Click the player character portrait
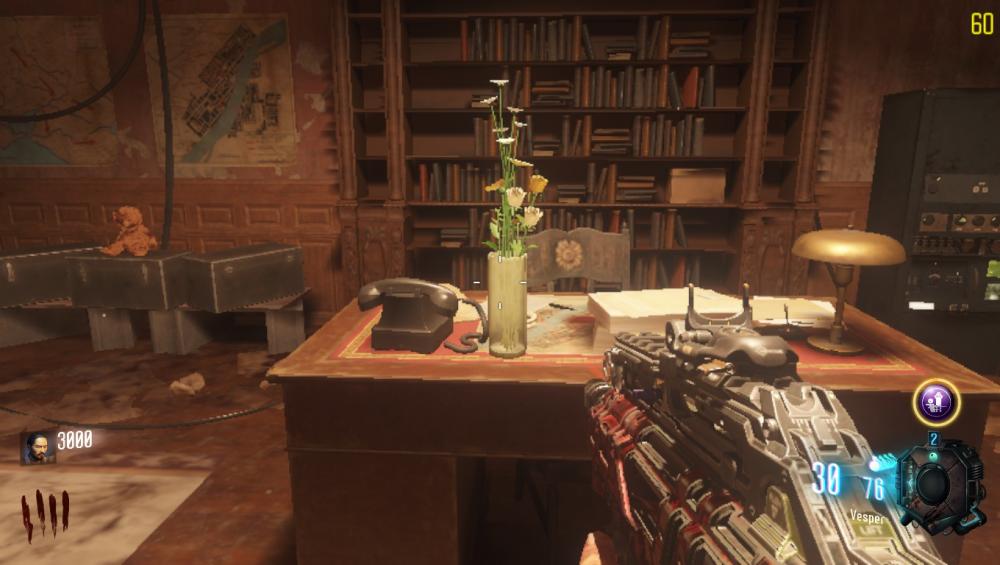 [40, 447]
